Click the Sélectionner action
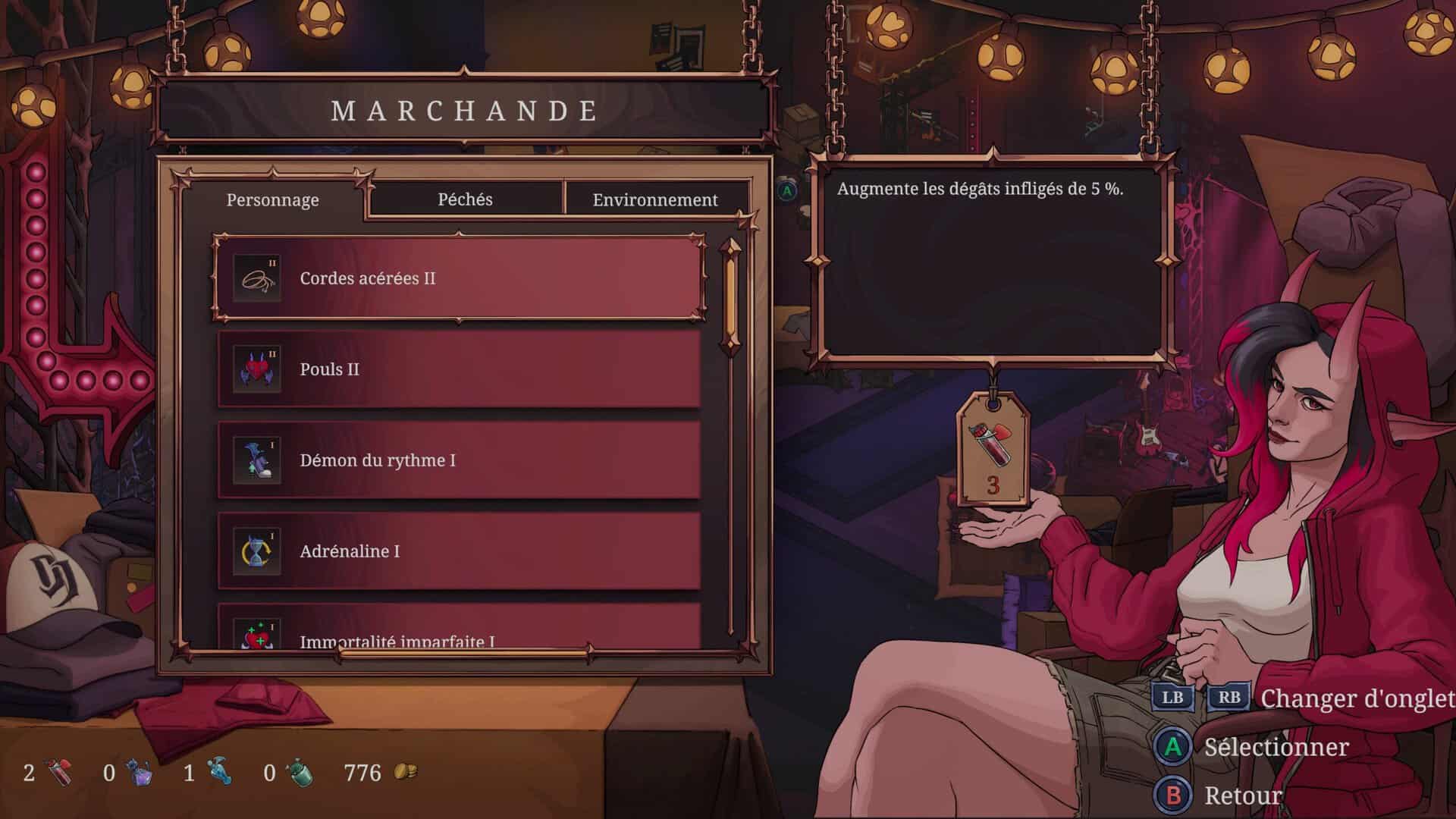Viewport: 1456px width, 819px height. (x=1276, y=748)
